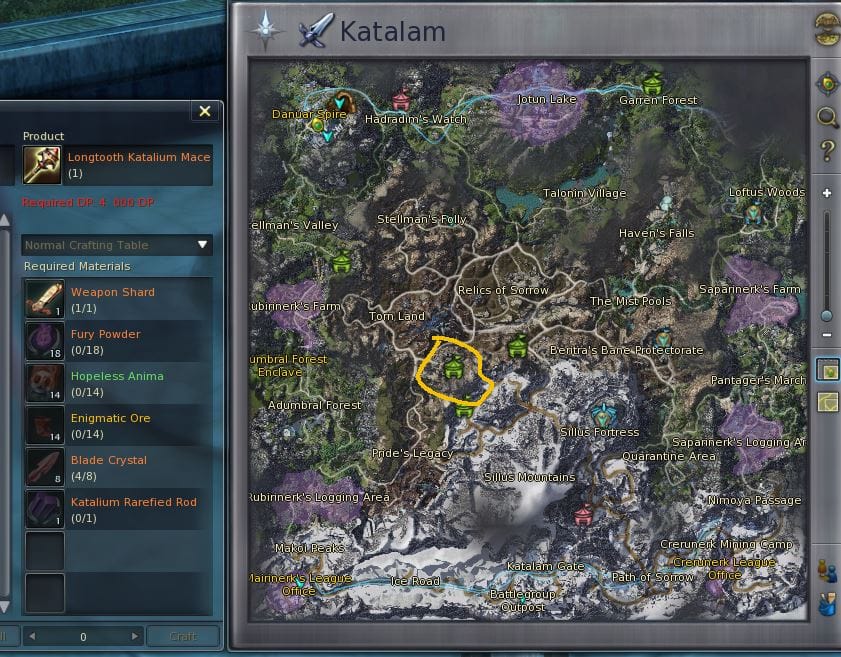Zoom in the map with the plus button
This screenshot has width=841, height=657.
coord(827,193)
